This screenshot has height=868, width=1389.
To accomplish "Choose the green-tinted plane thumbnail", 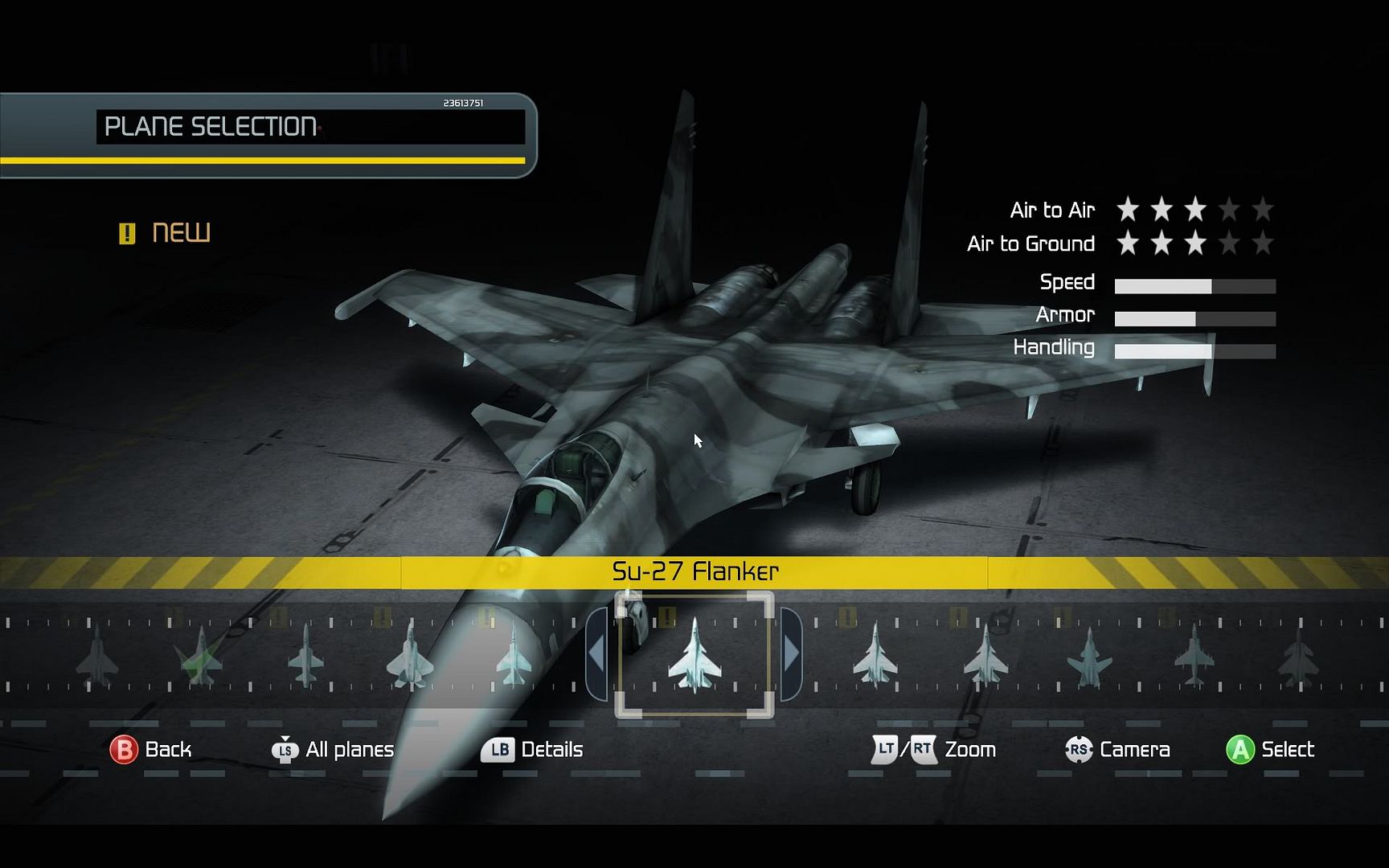I will pyautogui.click(x=200, y=657).
